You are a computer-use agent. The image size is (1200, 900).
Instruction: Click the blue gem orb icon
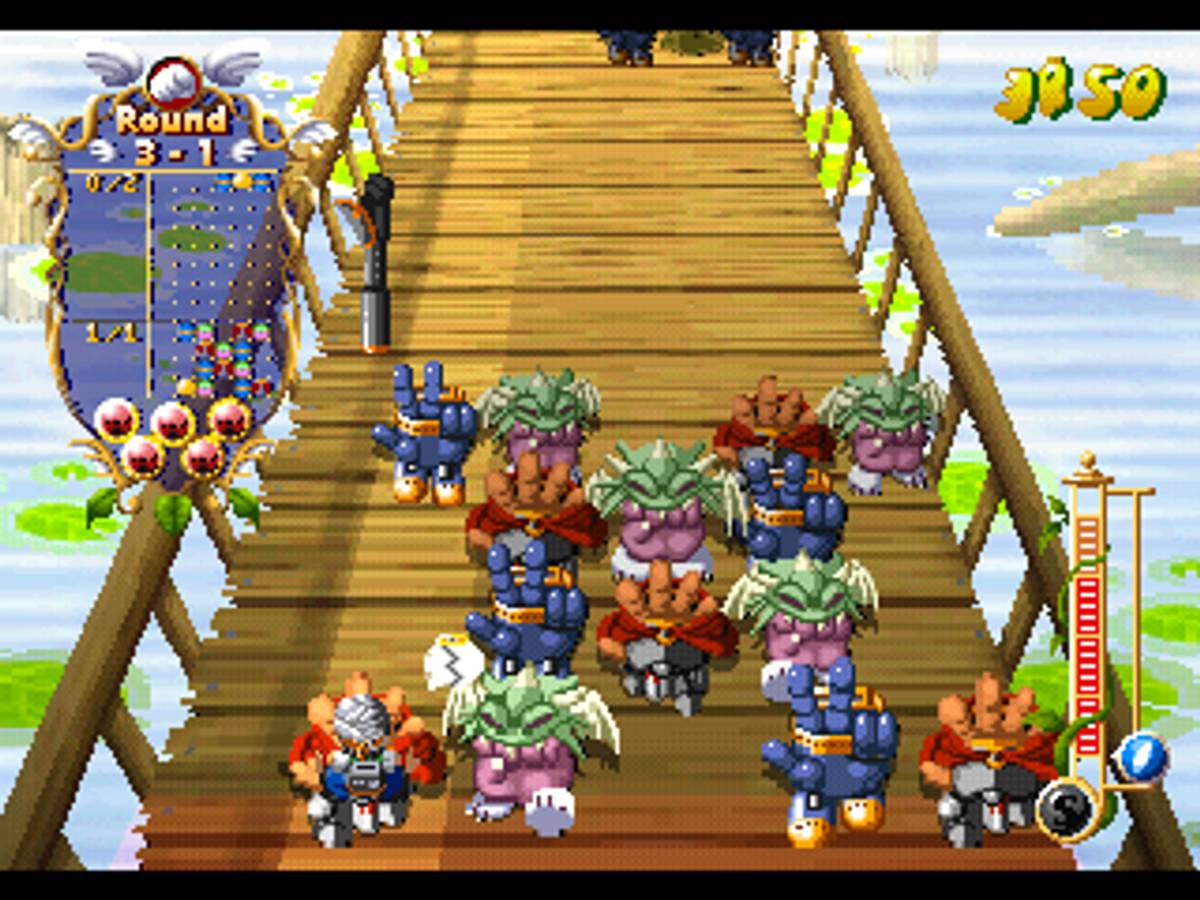pyautogui.click(x=1142, y=757)
